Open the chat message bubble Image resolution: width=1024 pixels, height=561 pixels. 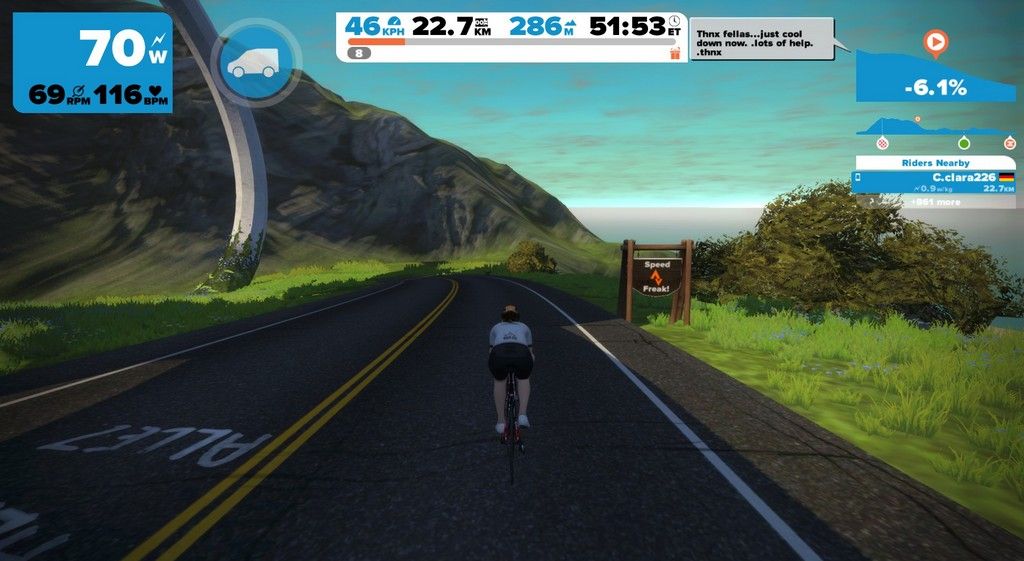tap(760, 38)
